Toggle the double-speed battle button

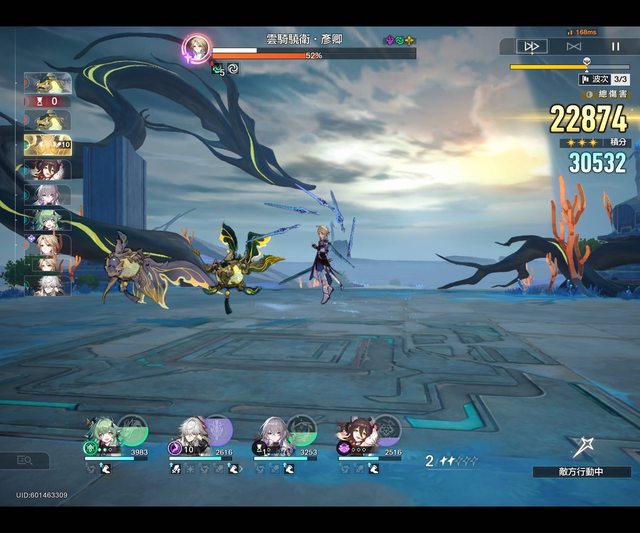pos(531,46)
